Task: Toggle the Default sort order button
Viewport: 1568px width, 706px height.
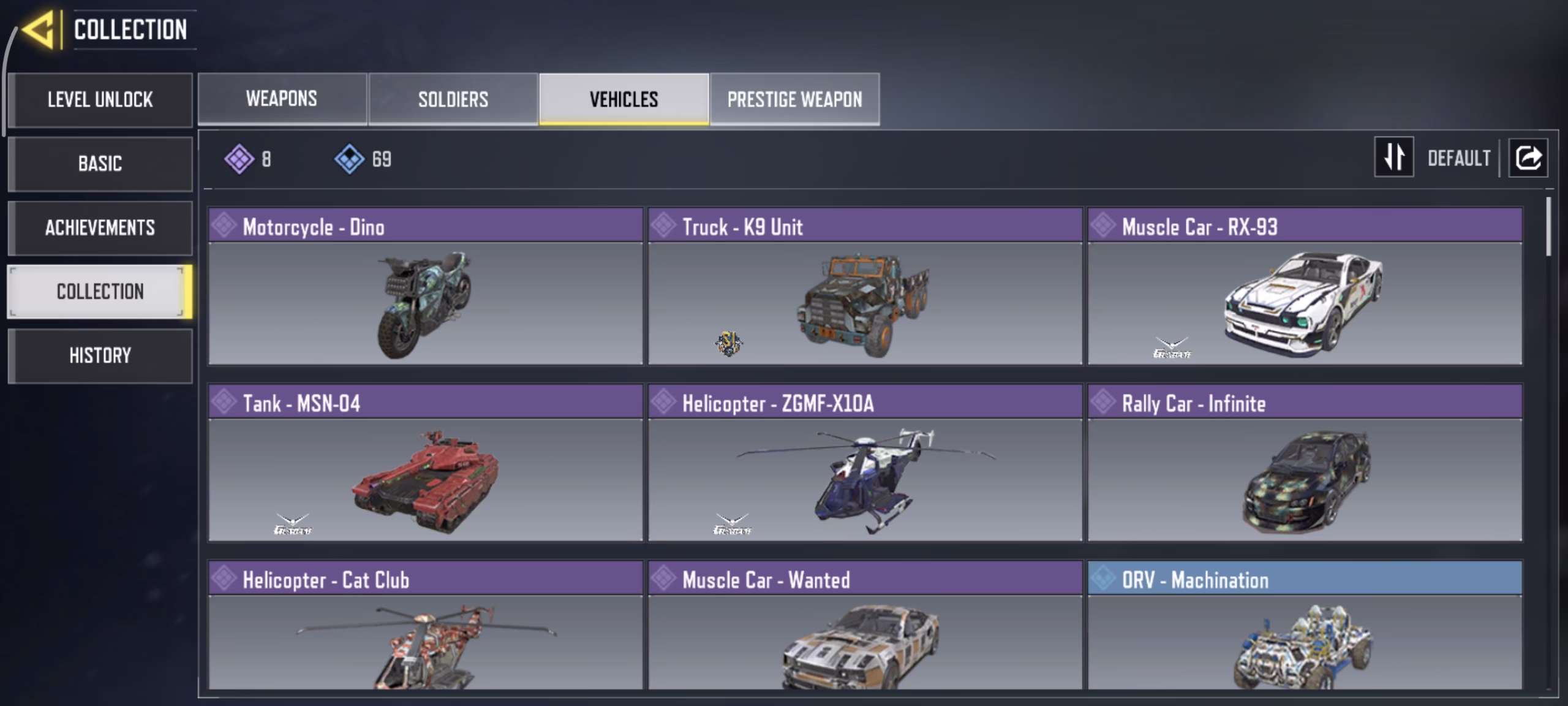Action: point(1394,158)
